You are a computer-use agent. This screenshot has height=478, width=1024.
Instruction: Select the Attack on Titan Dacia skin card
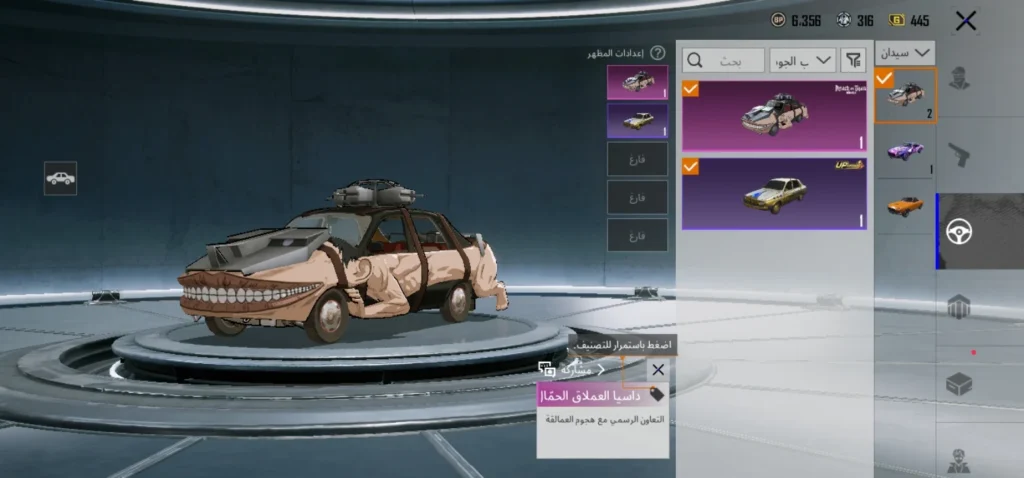pyautogui.click(x=775, y=116)
